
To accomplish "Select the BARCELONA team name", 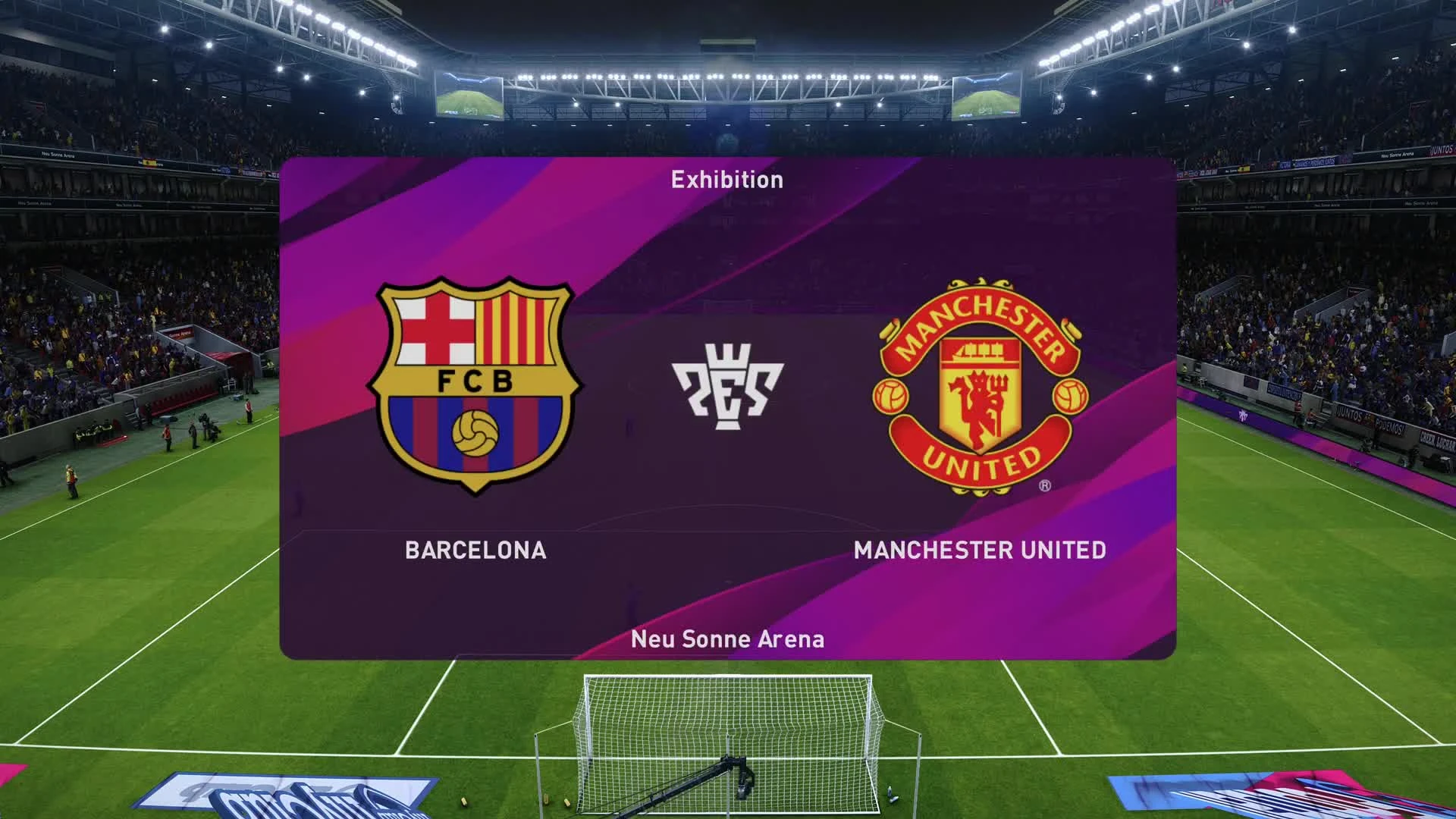I will click(475, 551).
